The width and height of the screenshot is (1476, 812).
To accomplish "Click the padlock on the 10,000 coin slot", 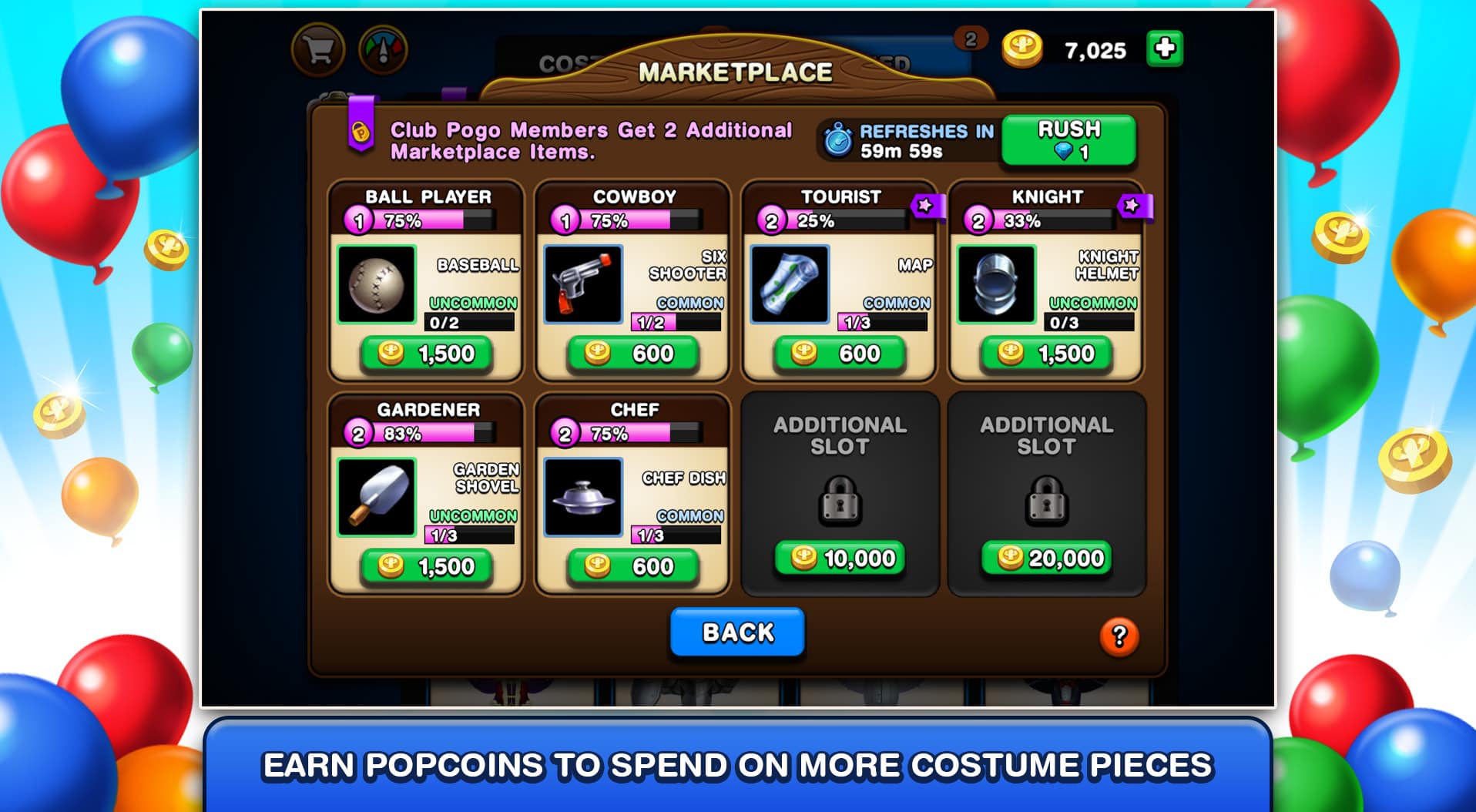I will pos(840,502).
